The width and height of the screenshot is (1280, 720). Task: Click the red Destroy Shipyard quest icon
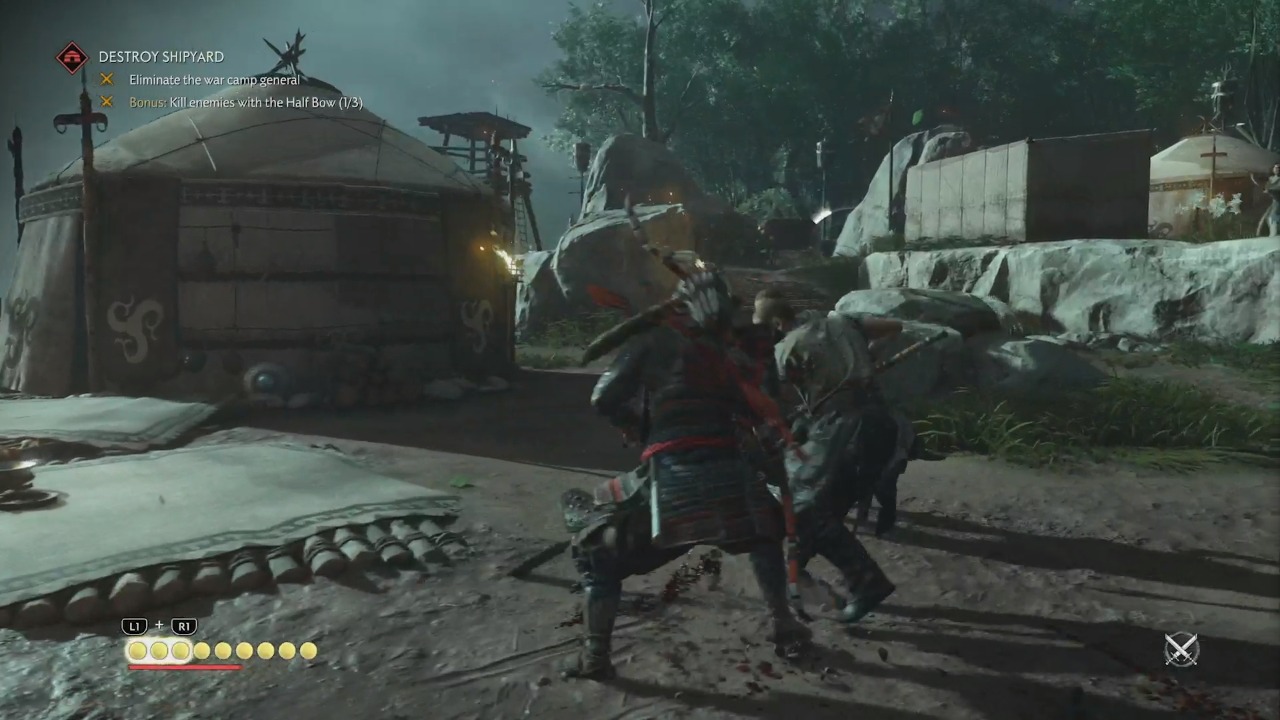[x=71, y=57]
